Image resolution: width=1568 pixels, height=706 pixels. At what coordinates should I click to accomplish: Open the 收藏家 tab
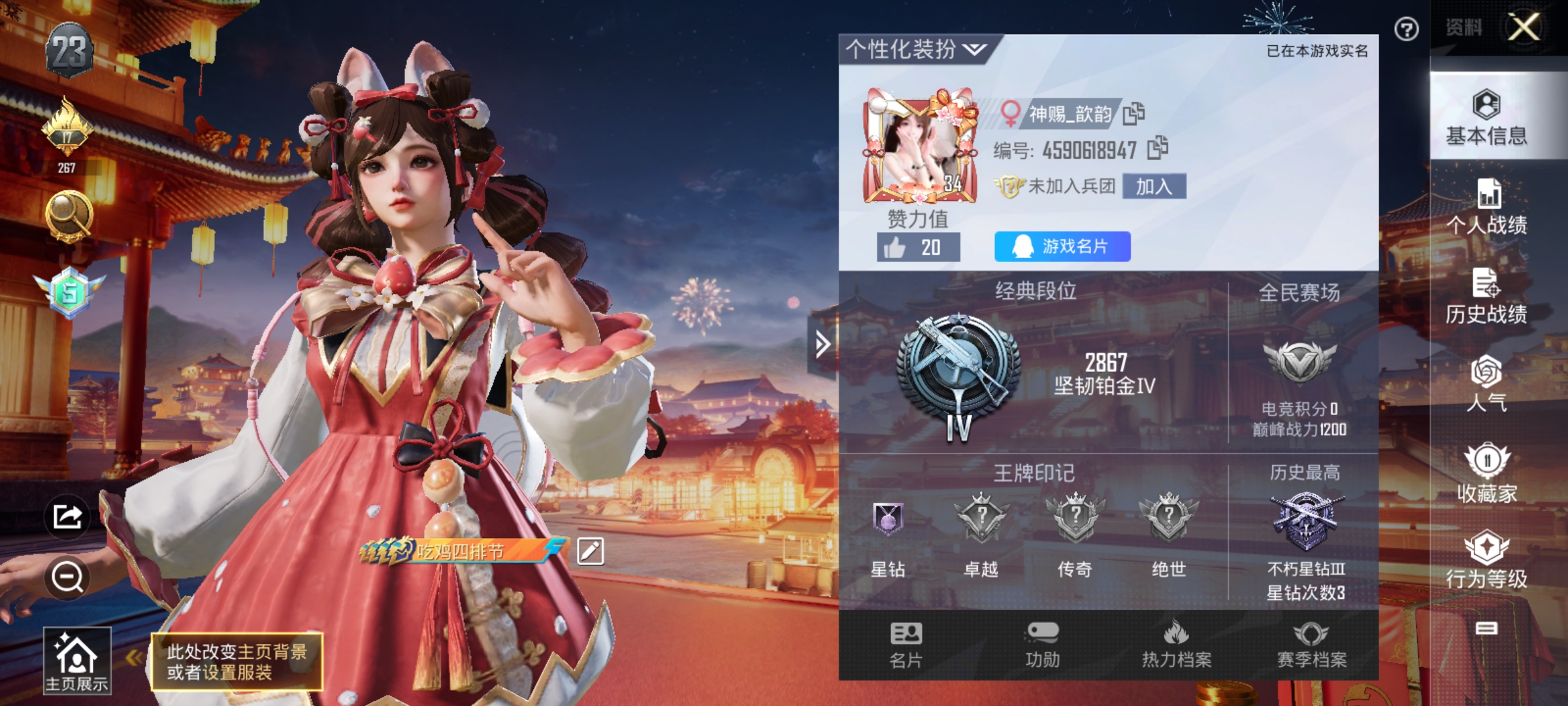pos(1486,473)
